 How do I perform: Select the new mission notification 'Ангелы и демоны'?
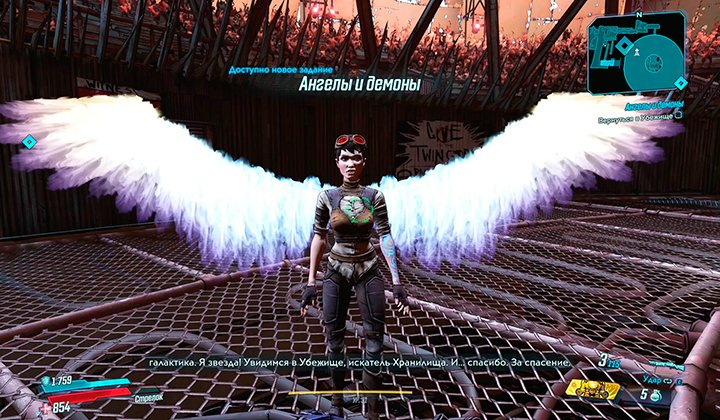360,85
